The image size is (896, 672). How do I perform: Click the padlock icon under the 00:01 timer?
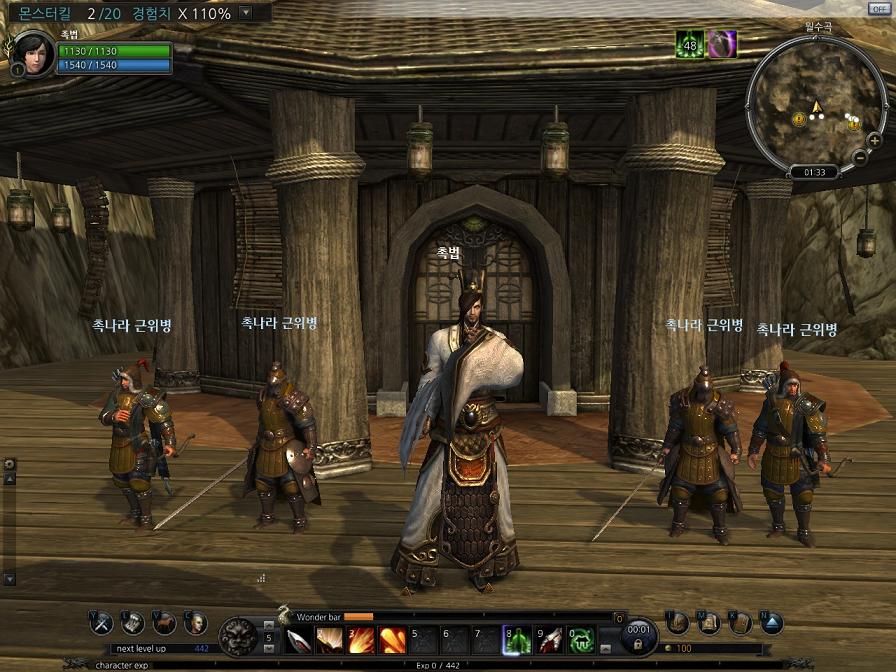coord(638,645)
